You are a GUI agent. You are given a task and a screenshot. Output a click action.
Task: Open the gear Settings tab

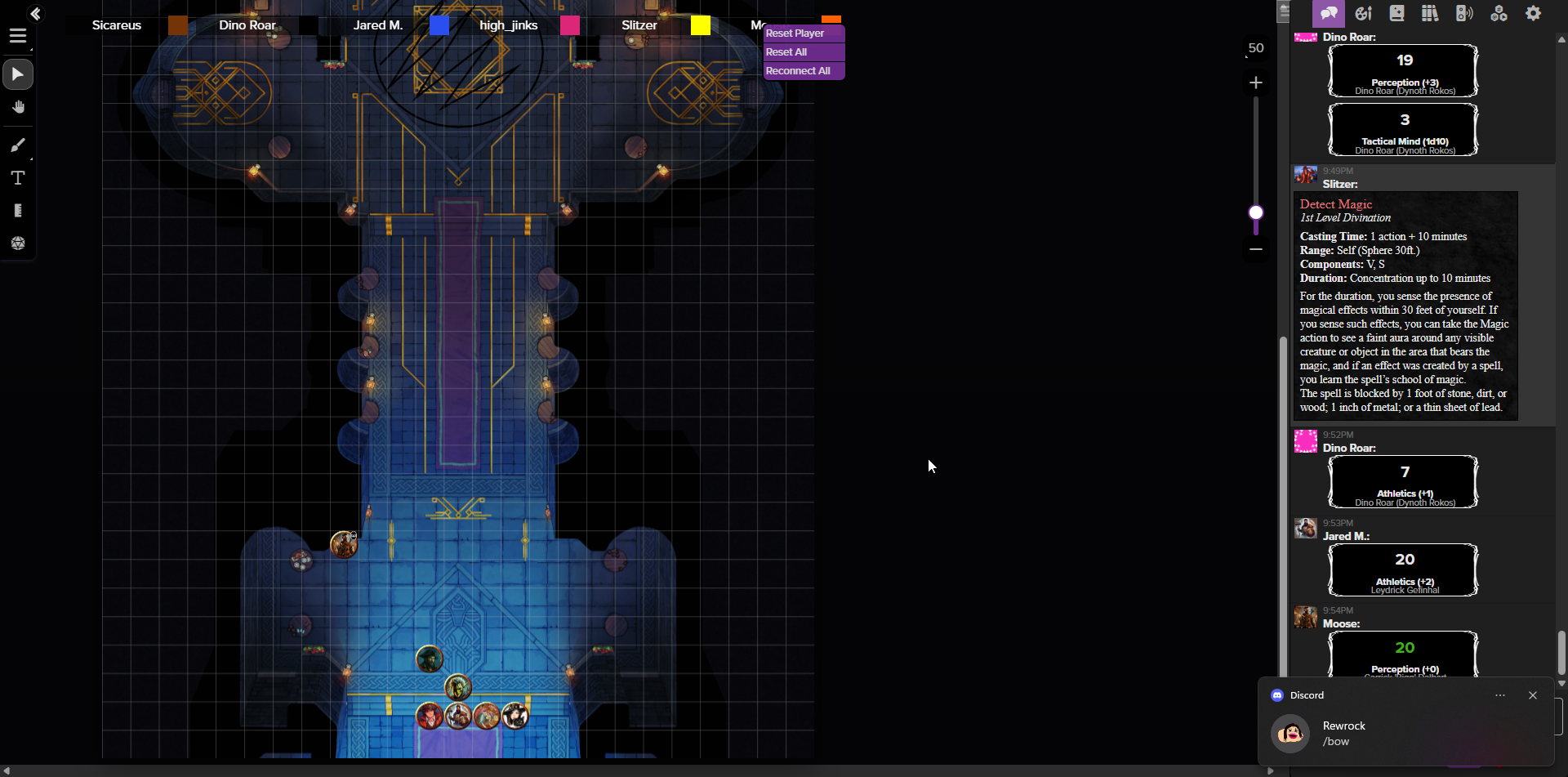(1534, 13)
